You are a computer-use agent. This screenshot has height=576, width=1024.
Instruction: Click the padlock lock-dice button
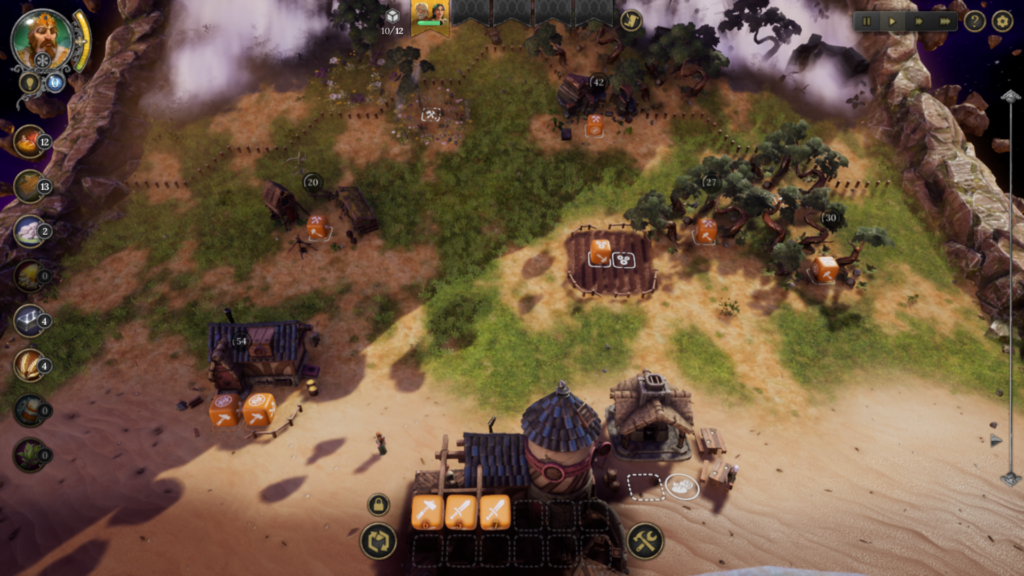pyautogui.click(x=378, y=505)
